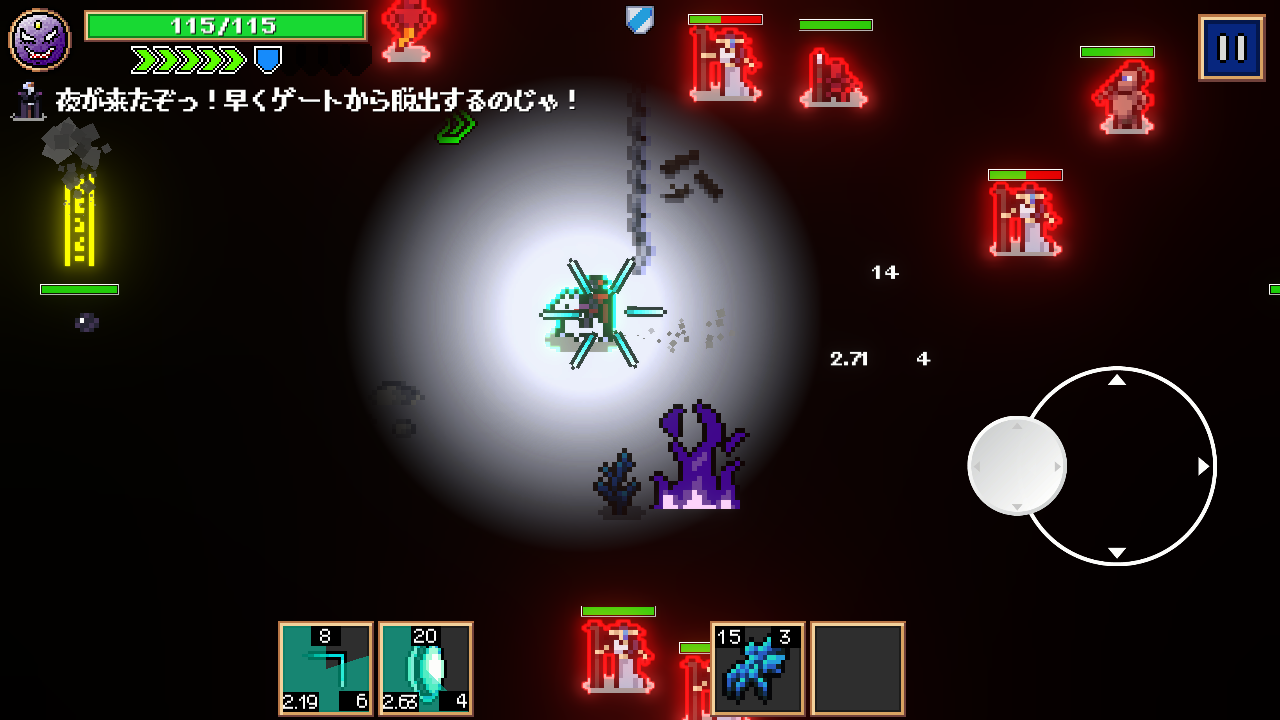Select the purple monster portrait
Viewport: 1280px width, 720px height.
pos(40,40)
